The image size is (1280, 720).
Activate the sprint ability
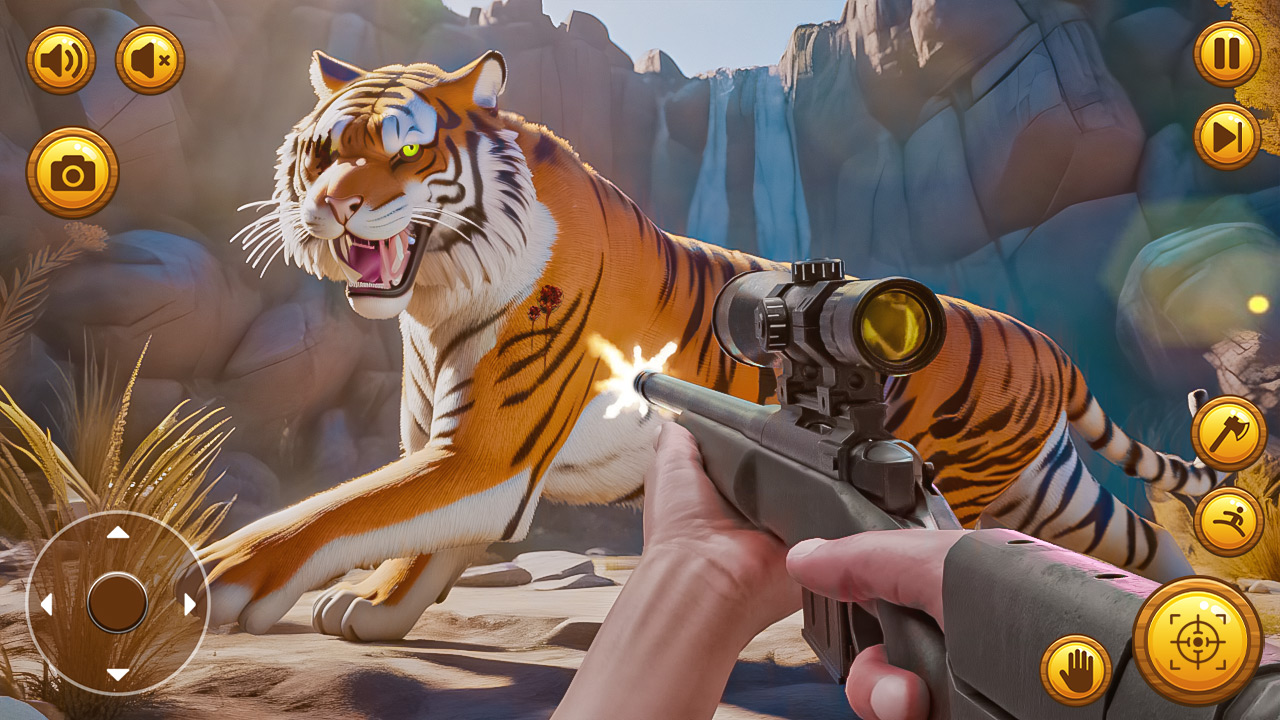click(x=1227, y=519)
